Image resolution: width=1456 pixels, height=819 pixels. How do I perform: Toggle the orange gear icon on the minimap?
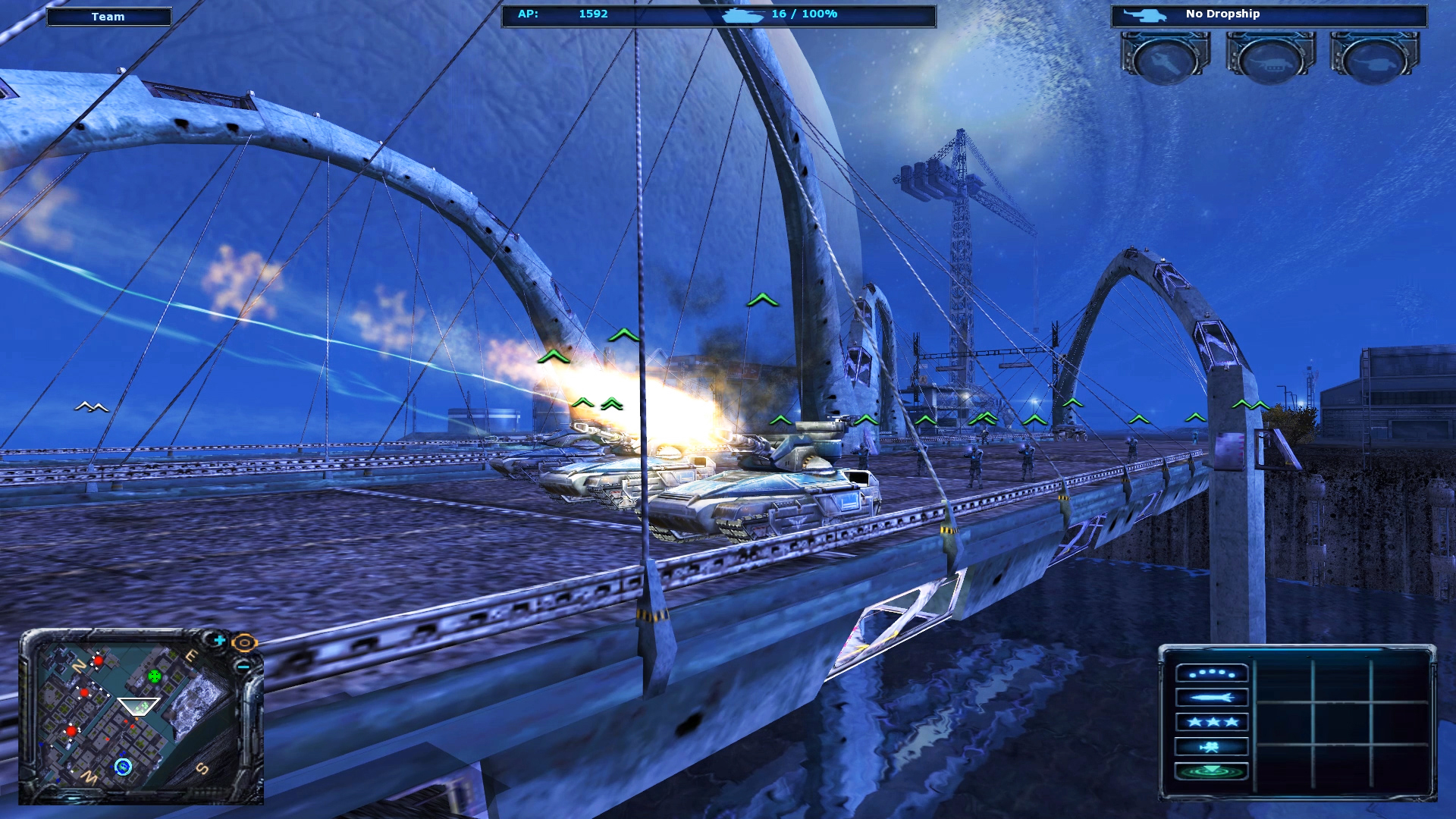tap(244, 643)
